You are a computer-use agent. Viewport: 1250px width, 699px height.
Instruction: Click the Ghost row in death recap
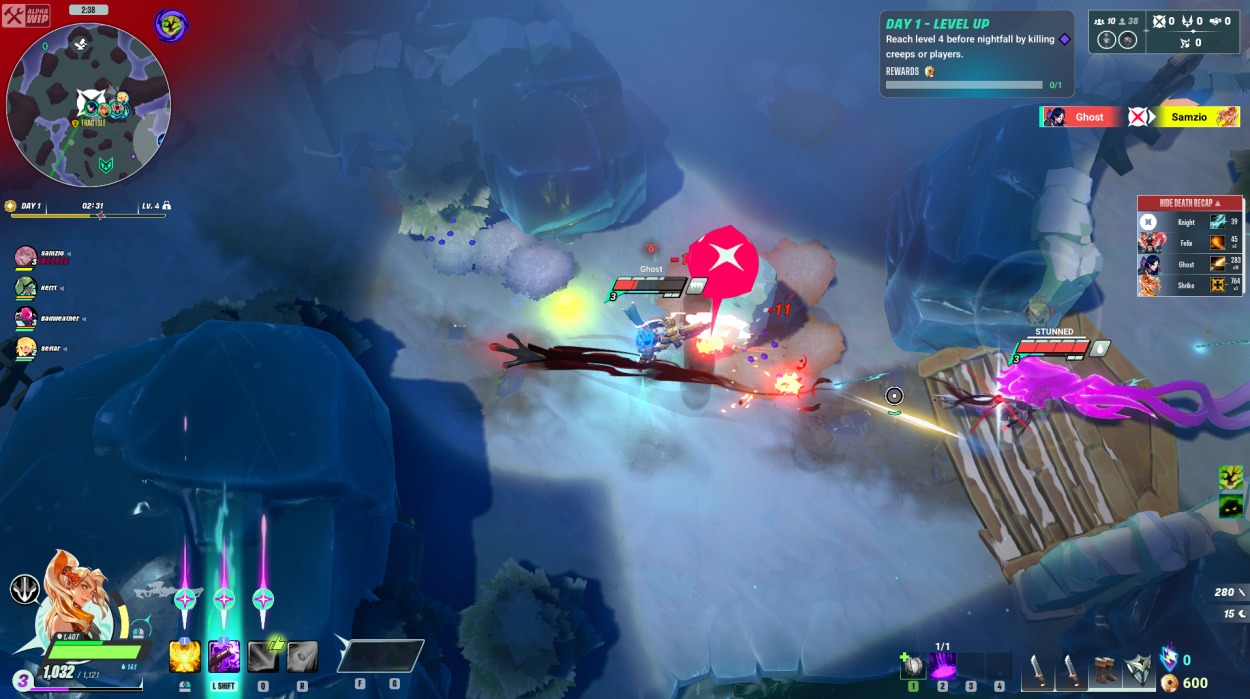coord(1188,264)
